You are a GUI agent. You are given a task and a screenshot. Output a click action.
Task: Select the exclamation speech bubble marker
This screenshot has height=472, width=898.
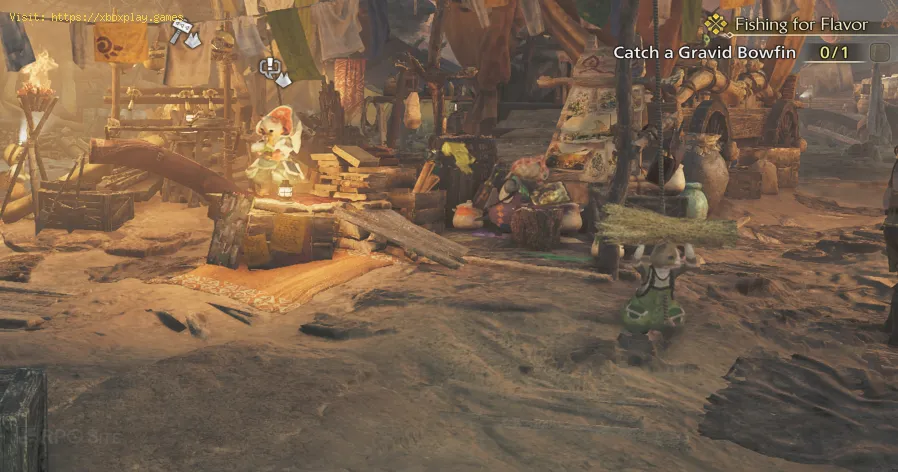[x=272, y=69]
